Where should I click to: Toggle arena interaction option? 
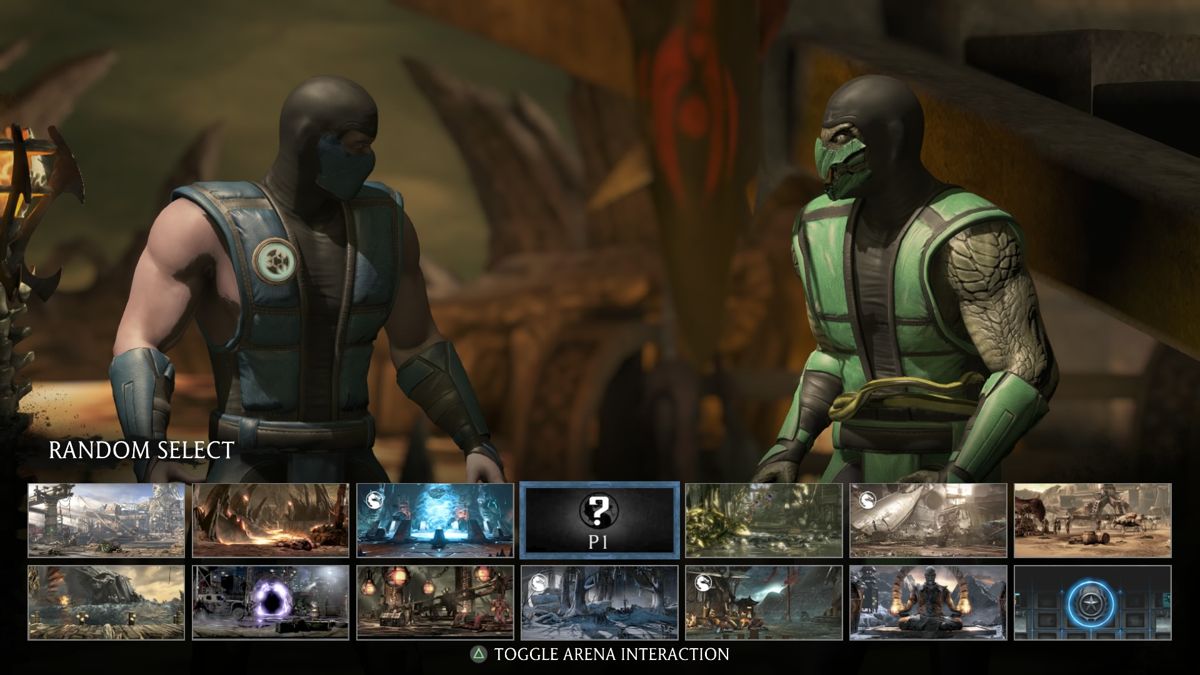point(600,655)
